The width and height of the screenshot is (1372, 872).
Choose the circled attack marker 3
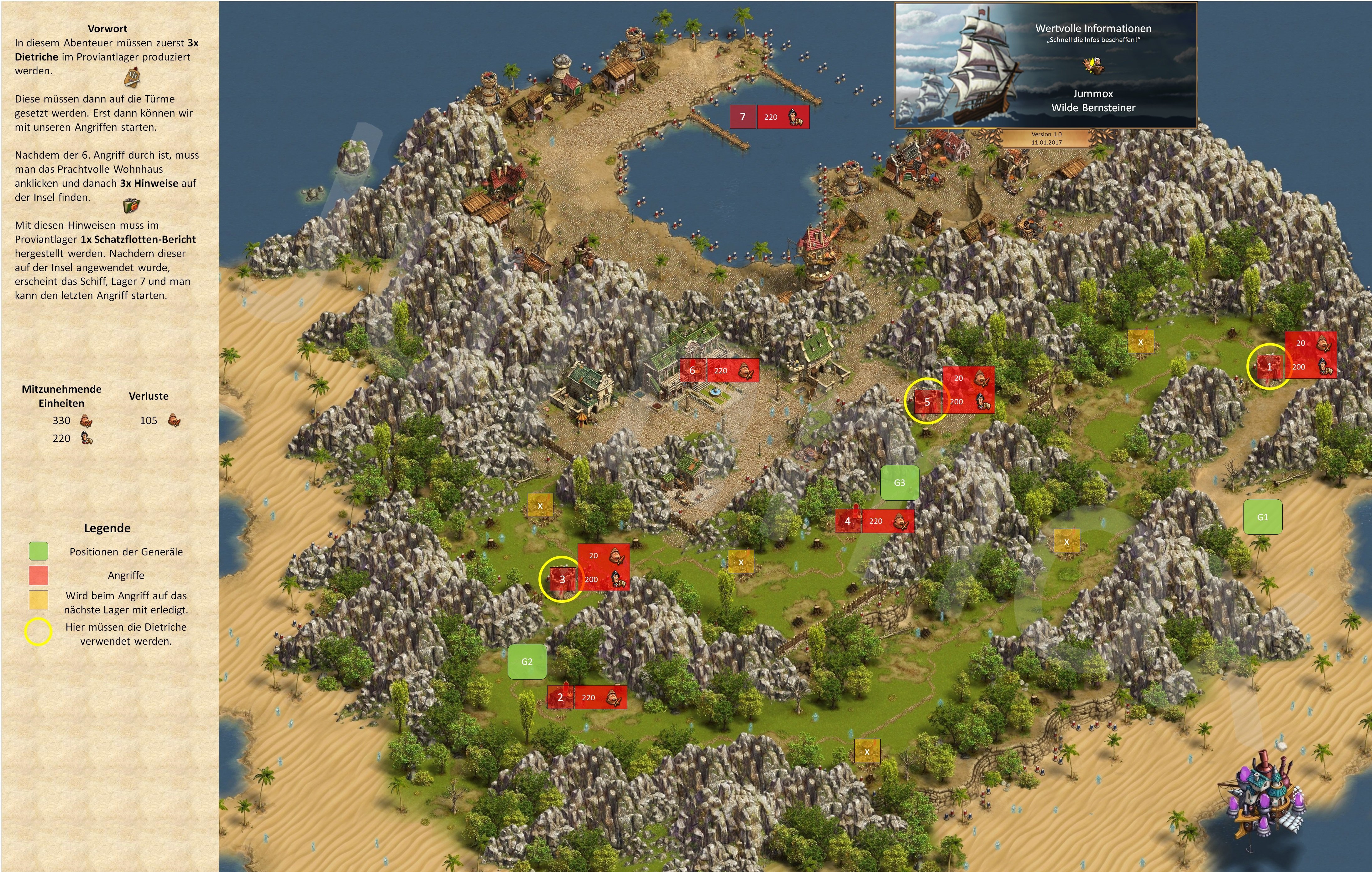[562, 579]
